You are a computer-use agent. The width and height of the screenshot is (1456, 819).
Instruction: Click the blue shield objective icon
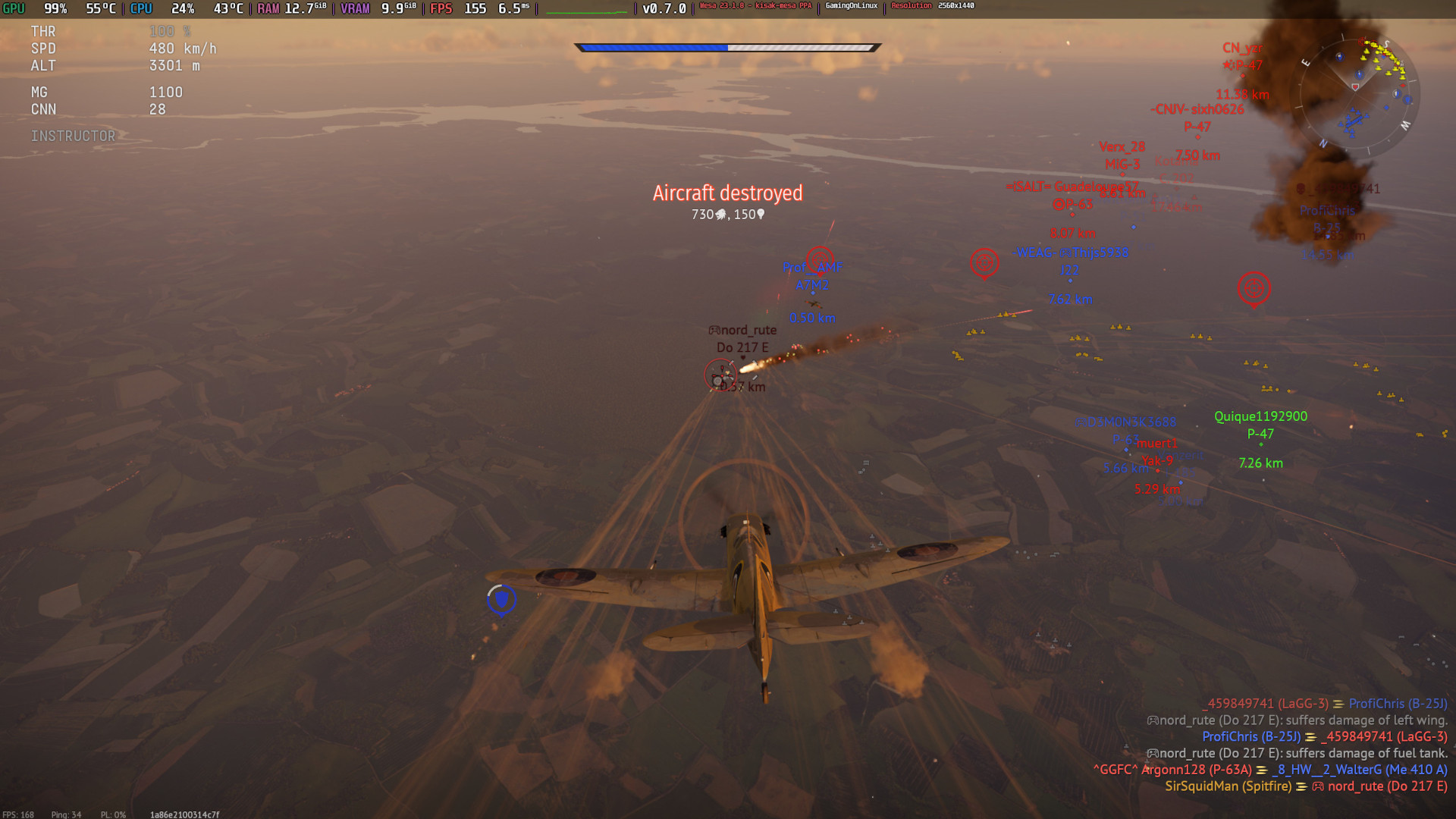tap(501, 600)
